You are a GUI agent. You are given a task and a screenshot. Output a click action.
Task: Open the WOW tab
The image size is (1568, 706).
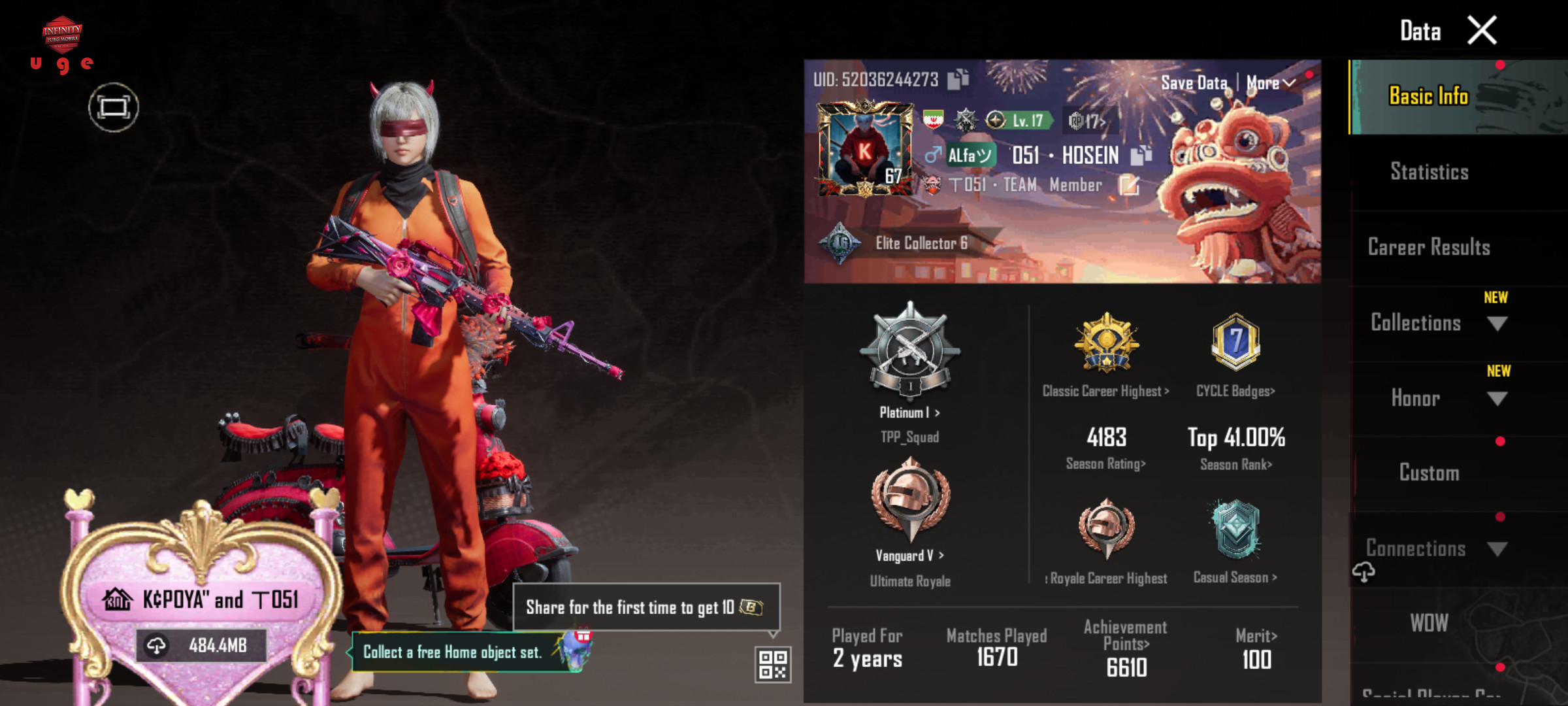(x=1429, y=623)
